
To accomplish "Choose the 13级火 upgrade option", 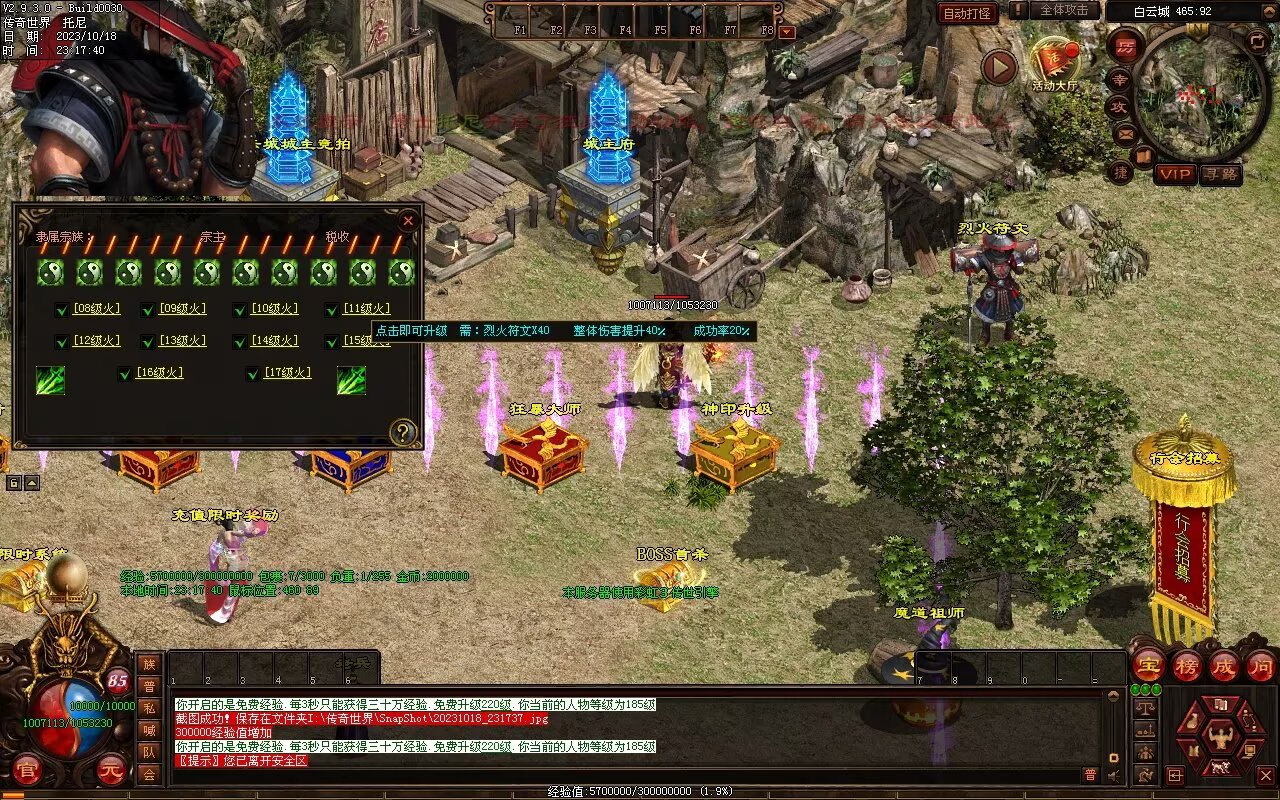I will (x=182, y=341).
